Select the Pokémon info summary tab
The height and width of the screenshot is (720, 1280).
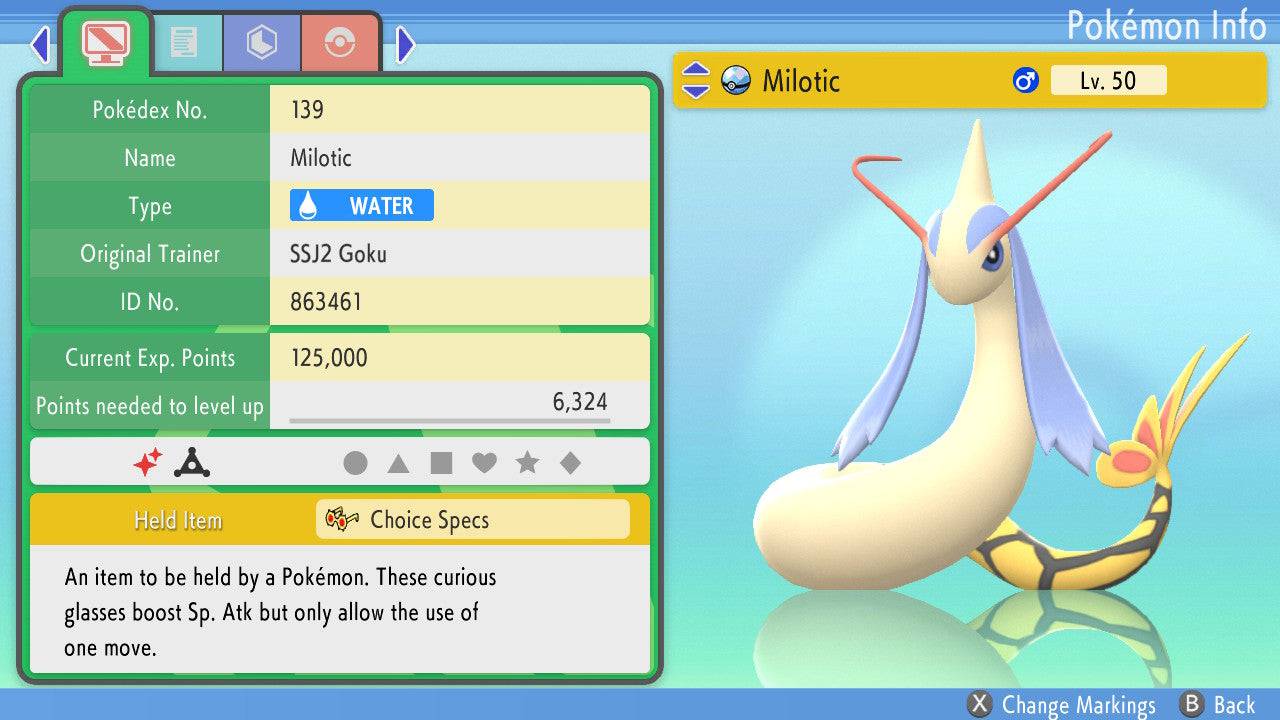(x=105, y=42)
